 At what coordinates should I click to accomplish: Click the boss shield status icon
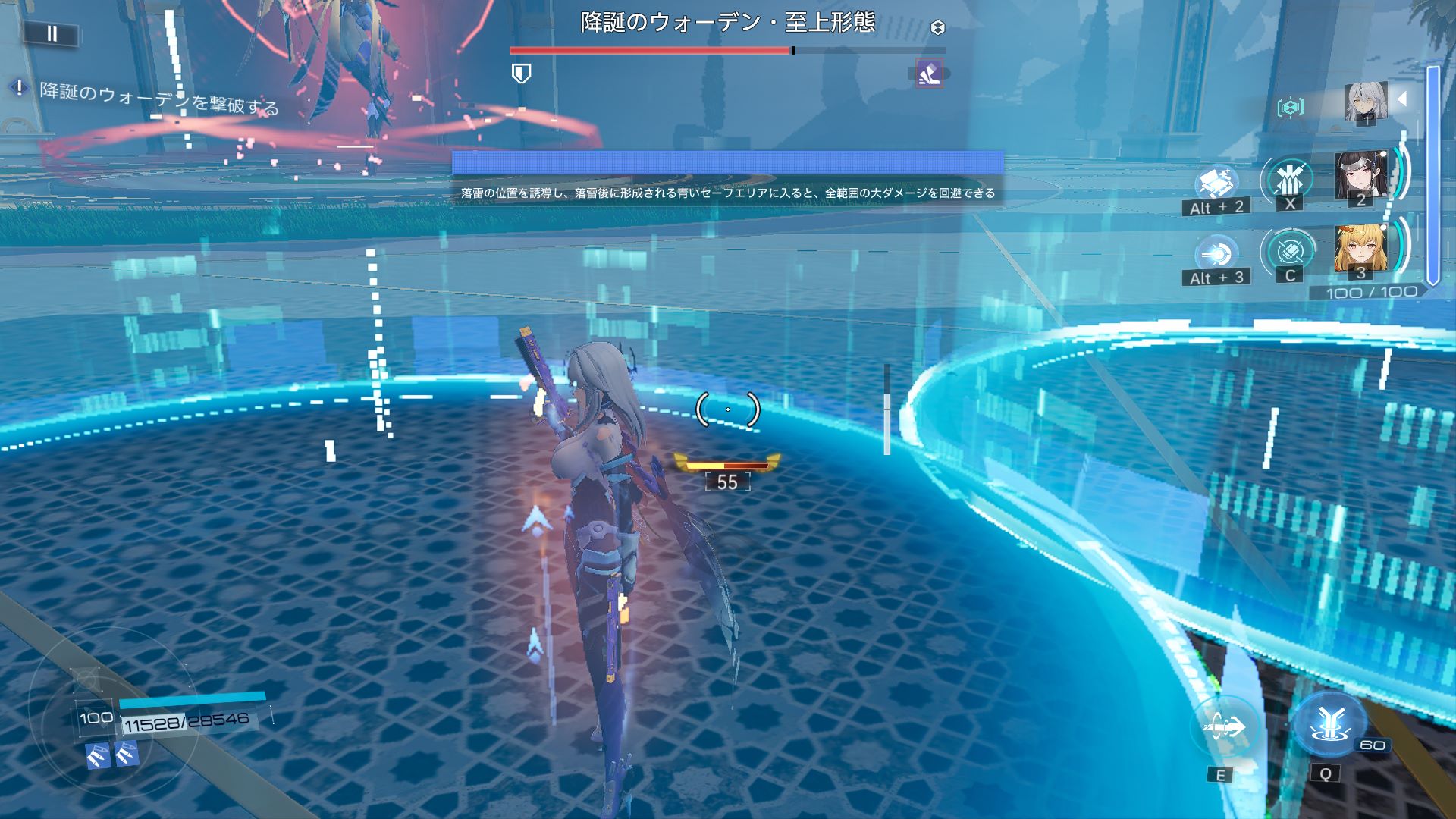522,74
